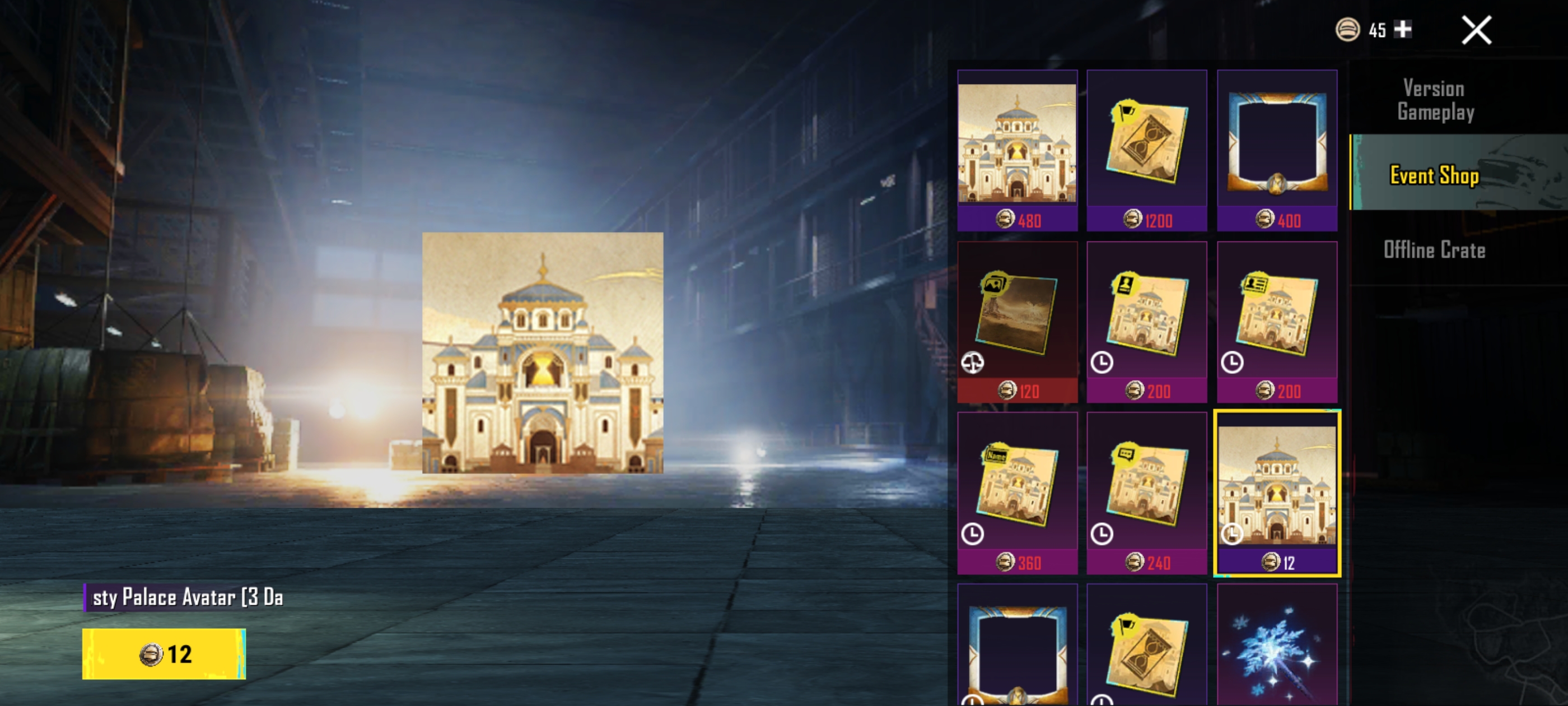Screen dimensions: 1568x706
Task: Select the highlighted palace avatar for 12
Action: (1277, 493)
